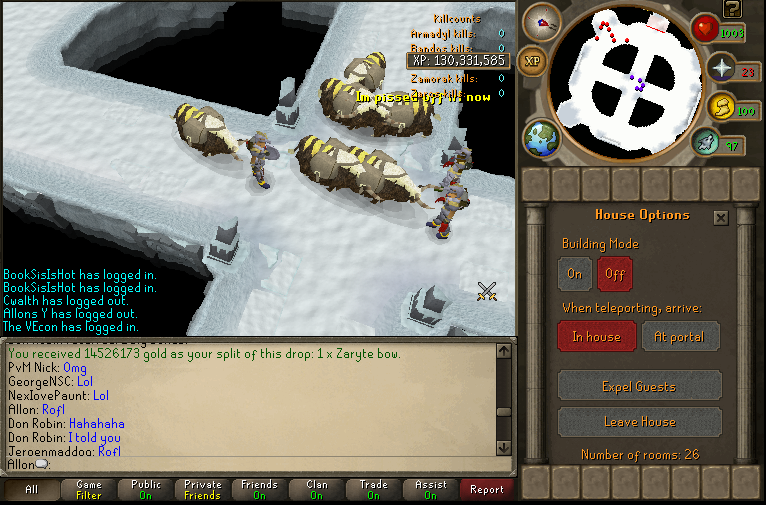Toggle run with the run energy orb
This screenshot has height=505, width=766.
[721, 106]
